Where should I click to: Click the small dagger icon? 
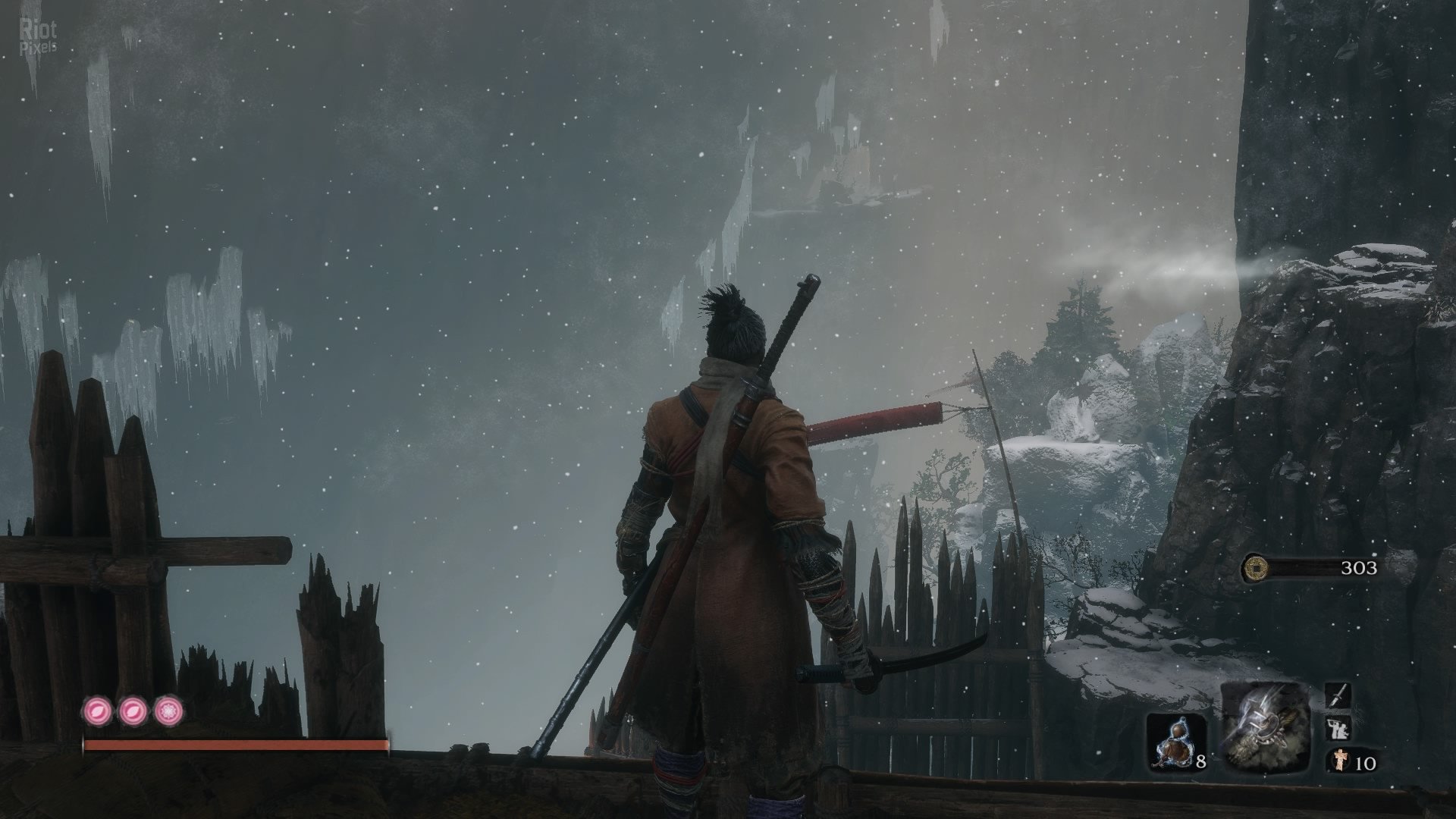tap(1338, 695)
